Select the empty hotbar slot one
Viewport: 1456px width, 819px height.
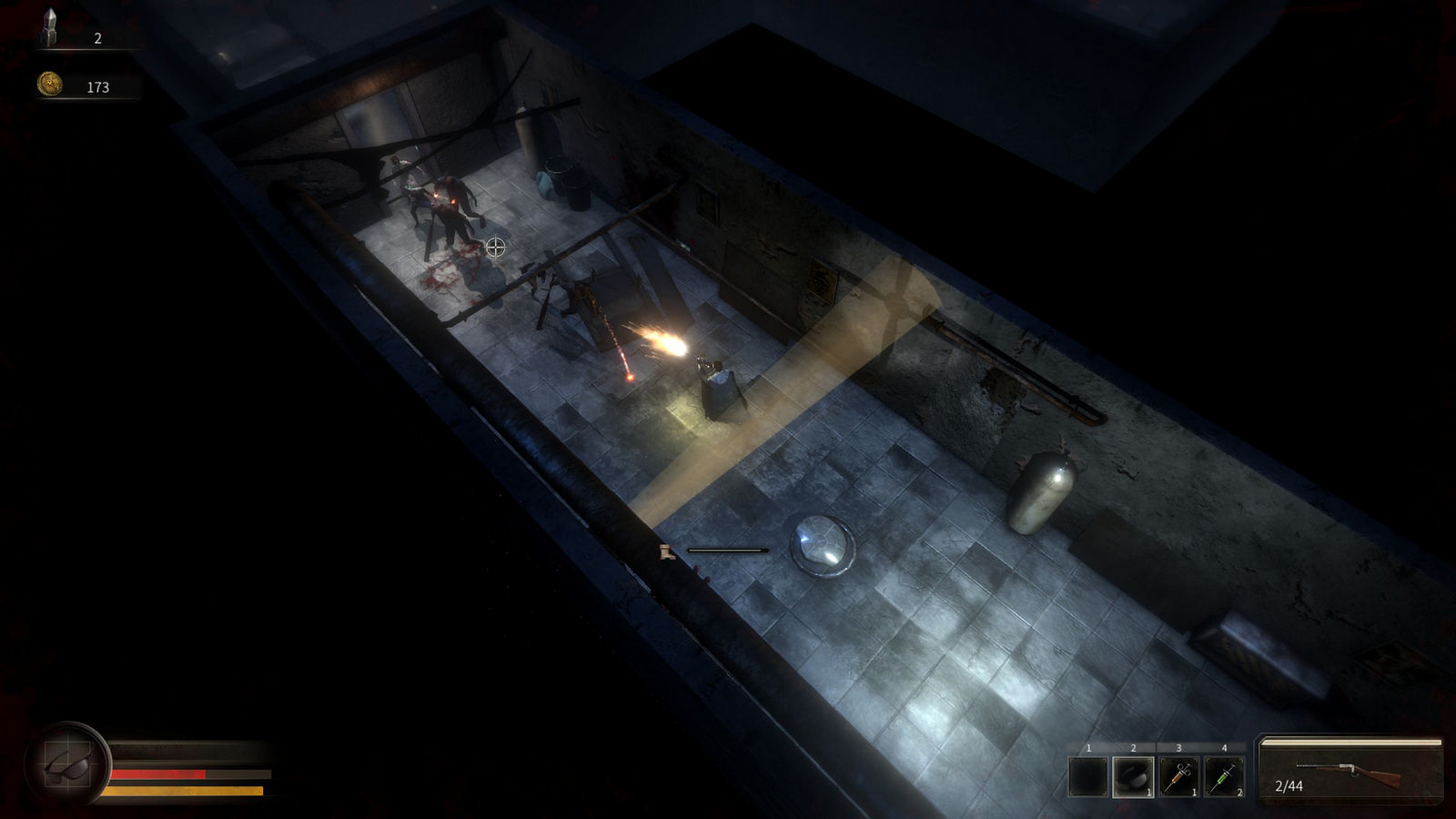(1088, 777)
